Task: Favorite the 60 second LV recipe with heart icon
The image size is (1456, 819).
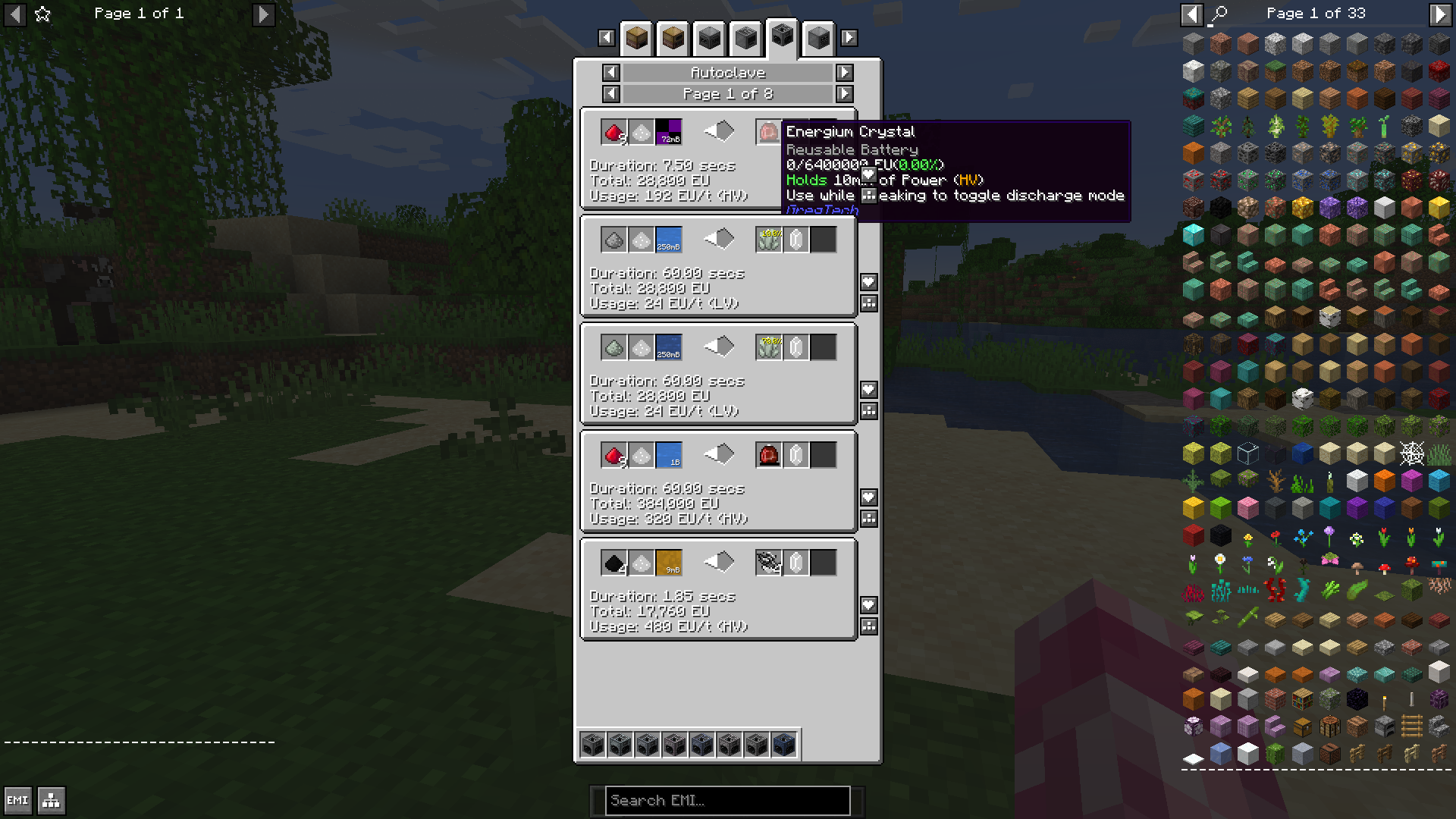Action: click(x=868, y=282)
